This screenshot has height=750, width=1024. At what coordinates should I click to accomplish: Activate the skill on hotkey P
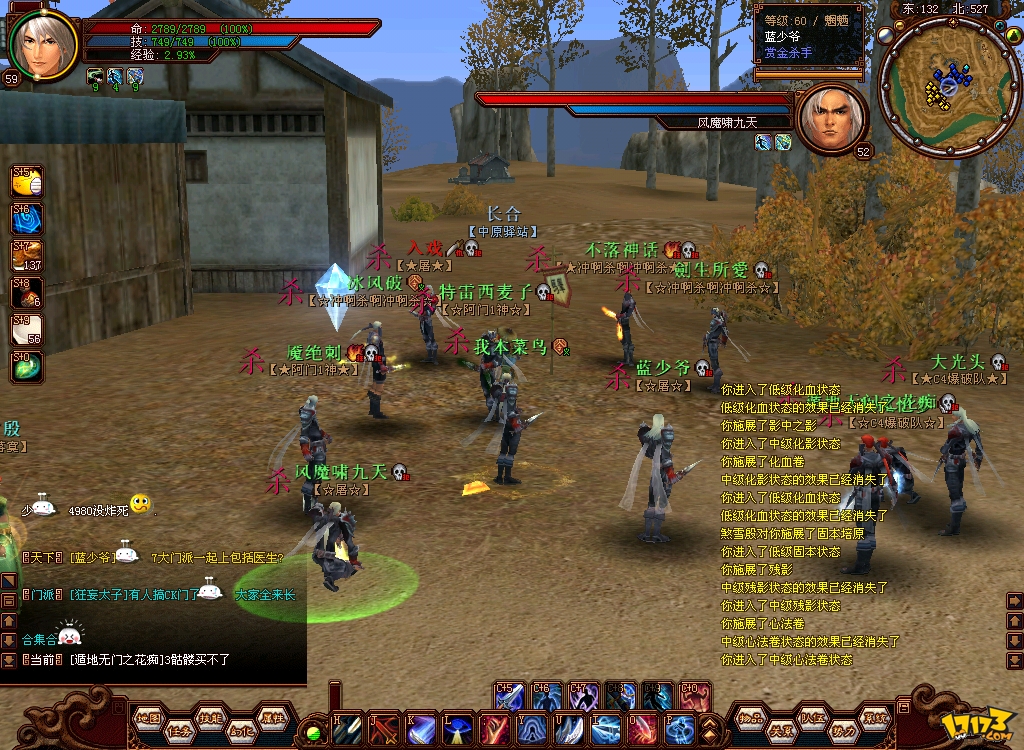680,729
